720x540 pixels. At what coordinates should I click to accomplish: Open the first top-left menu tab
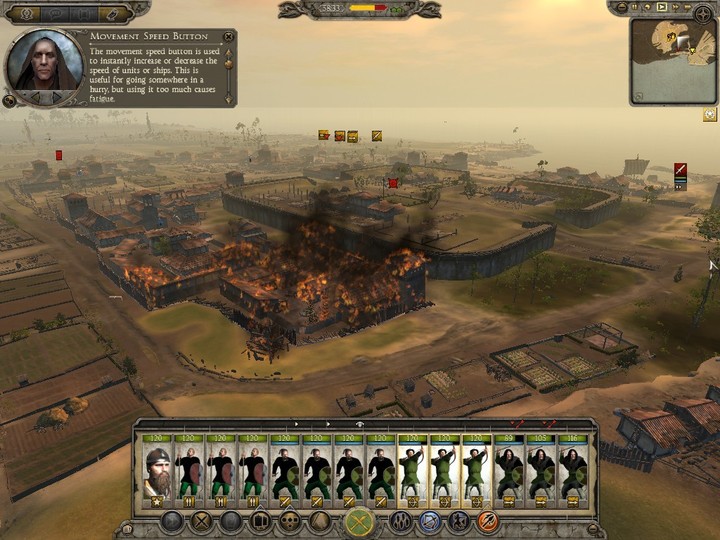pyautogui.click(x=24, y=14)
